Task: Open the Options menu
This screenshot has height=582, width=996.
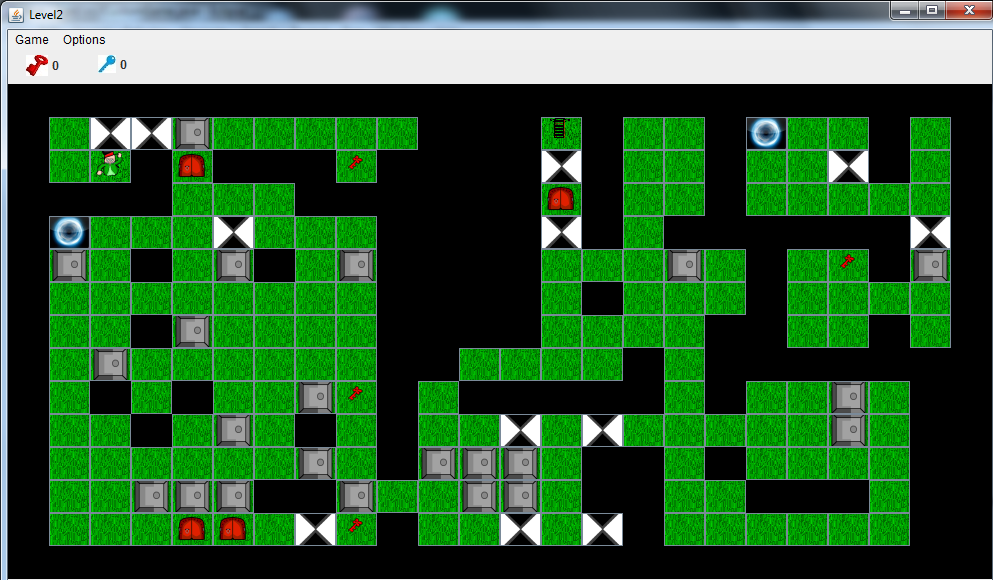Action: coord(84,40)
